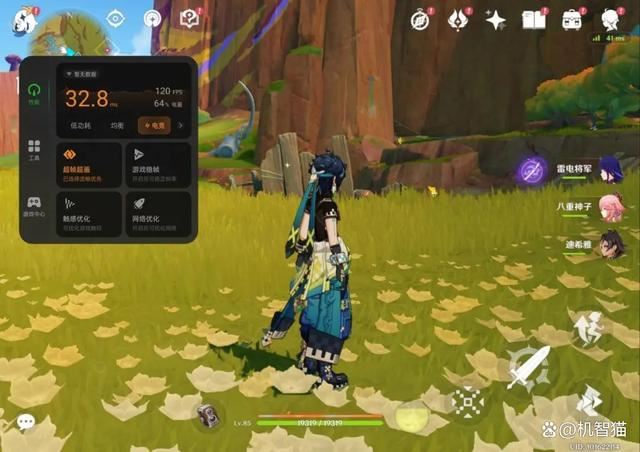Tap the sword normal attack button

[526, 366]
